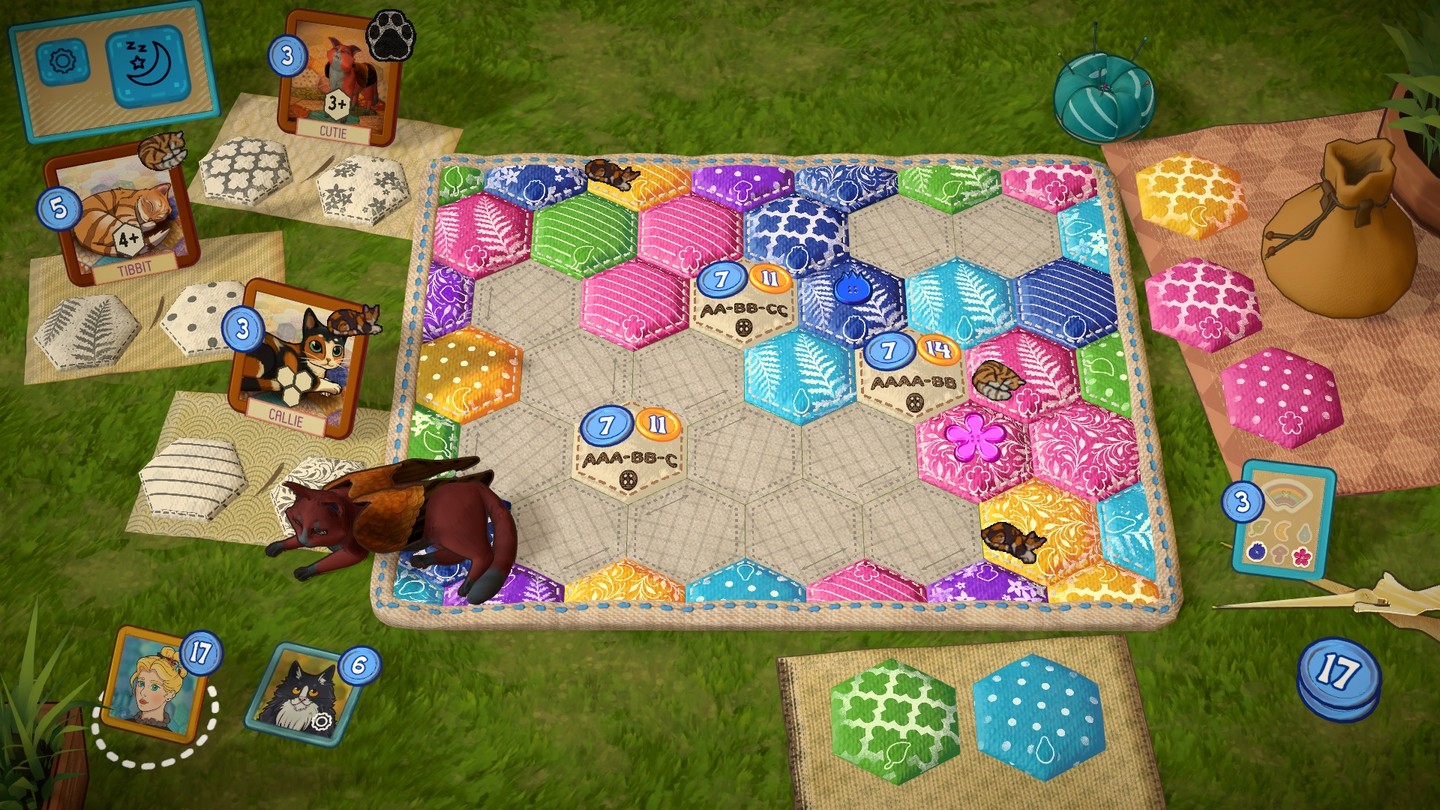Take the pink polka dot market tile
Image resolution: width=1440 pixels, height=810 pixels.
[1282, 396]
